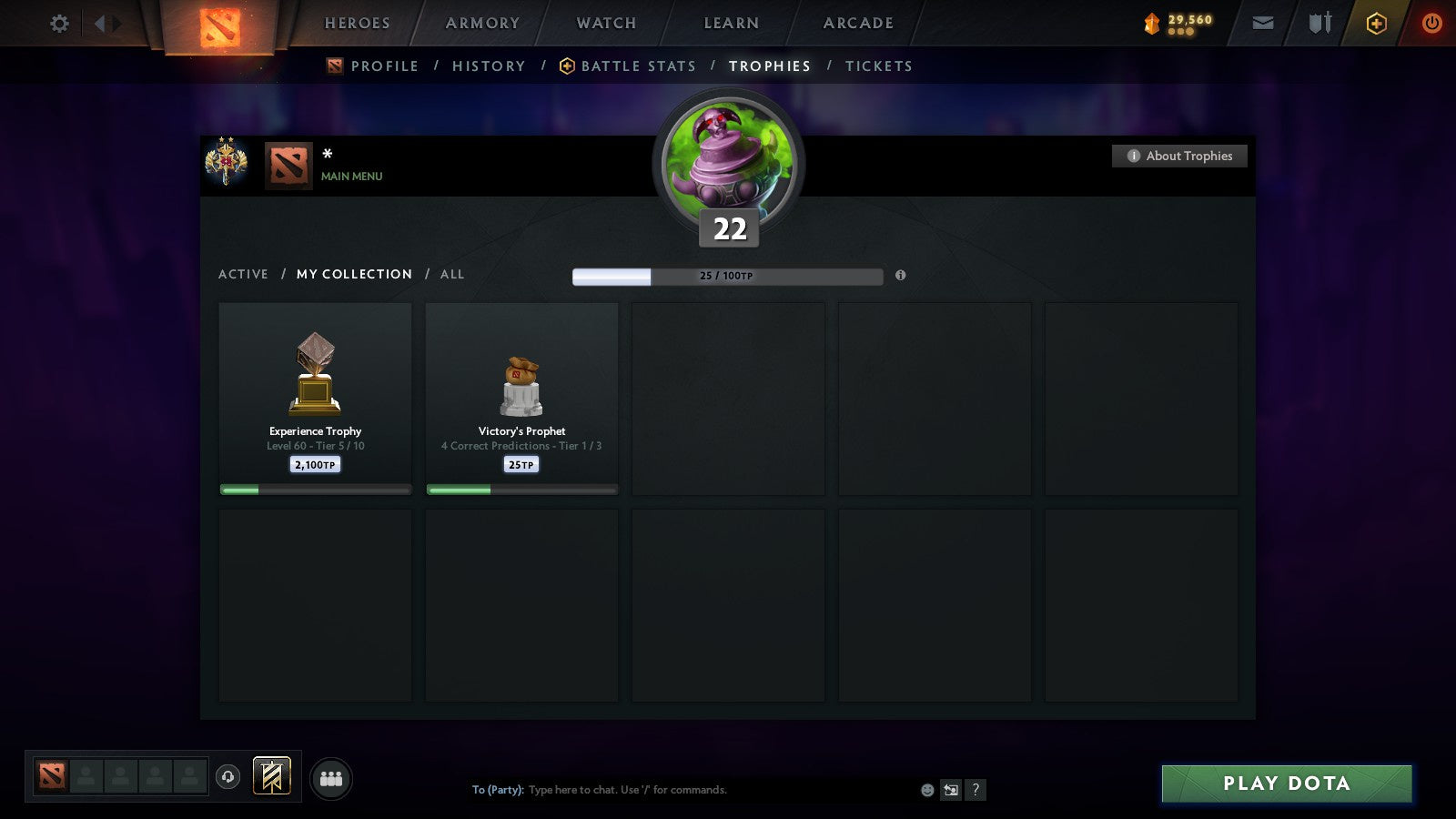
Task: Switch to the BATTLE STATS tab
Action: point(638,66)
